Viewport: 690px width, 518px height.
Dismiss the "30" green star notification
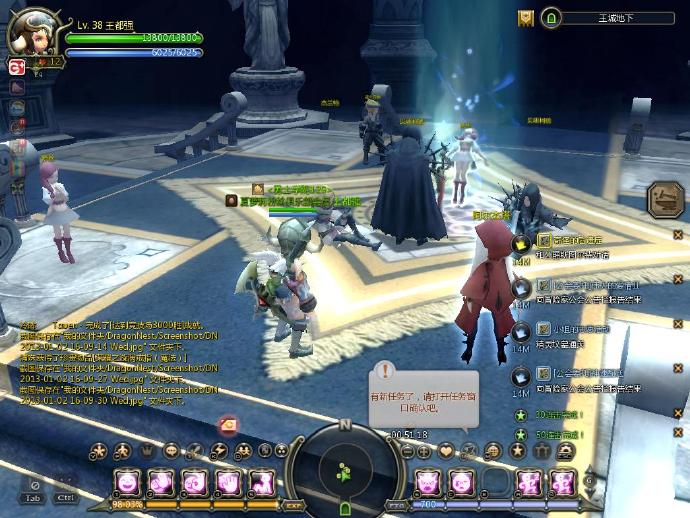coord(677,415)
